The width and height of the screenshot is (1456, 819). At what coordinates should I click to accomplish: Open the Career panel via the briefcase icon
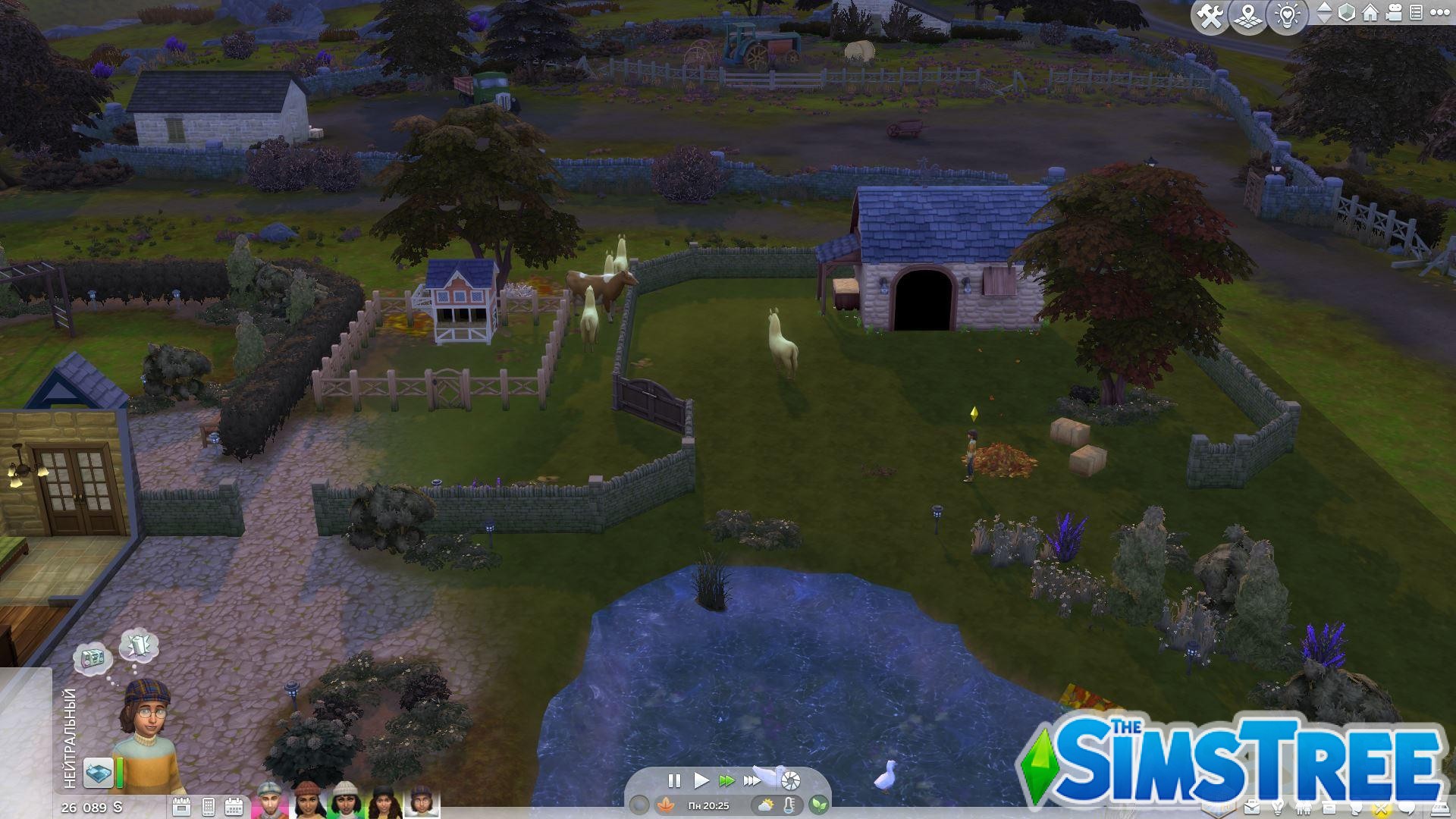click(1252, 808)
